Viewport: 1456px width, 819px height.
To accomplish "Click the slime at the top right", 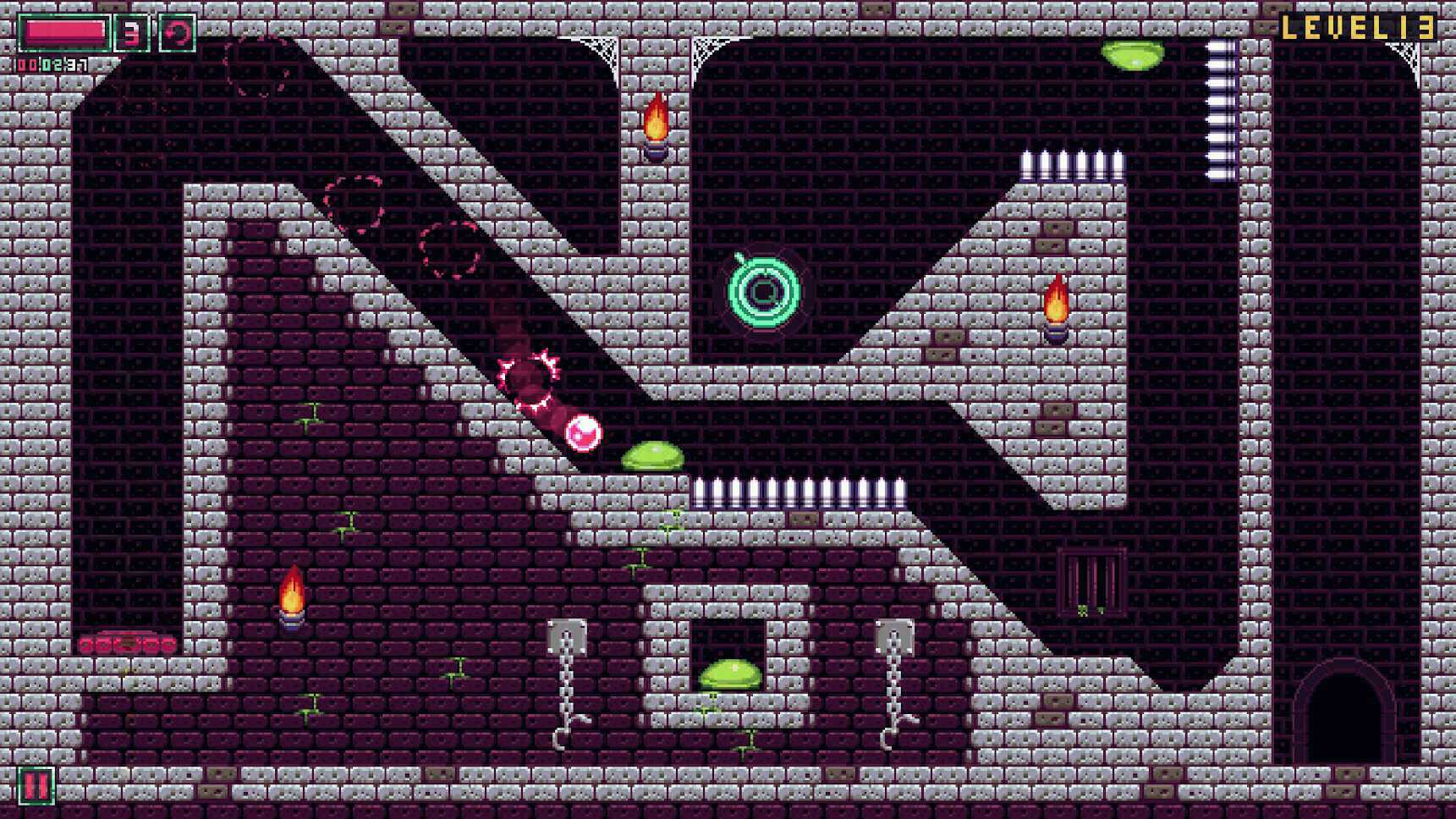I will 1131,53.
